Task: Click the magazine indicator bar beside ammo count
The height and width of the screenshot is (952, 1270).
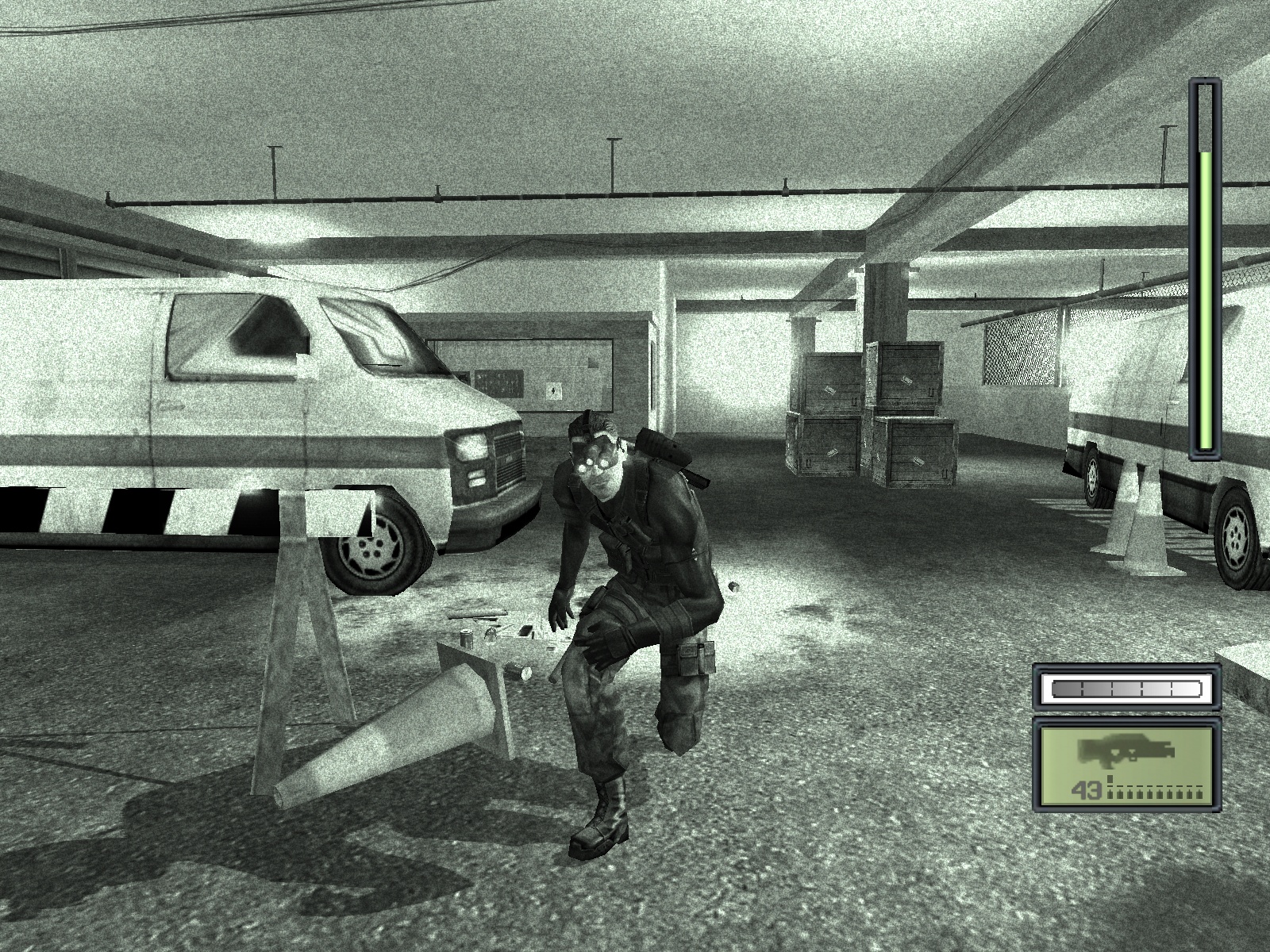Action: [x=1155, y=793]
